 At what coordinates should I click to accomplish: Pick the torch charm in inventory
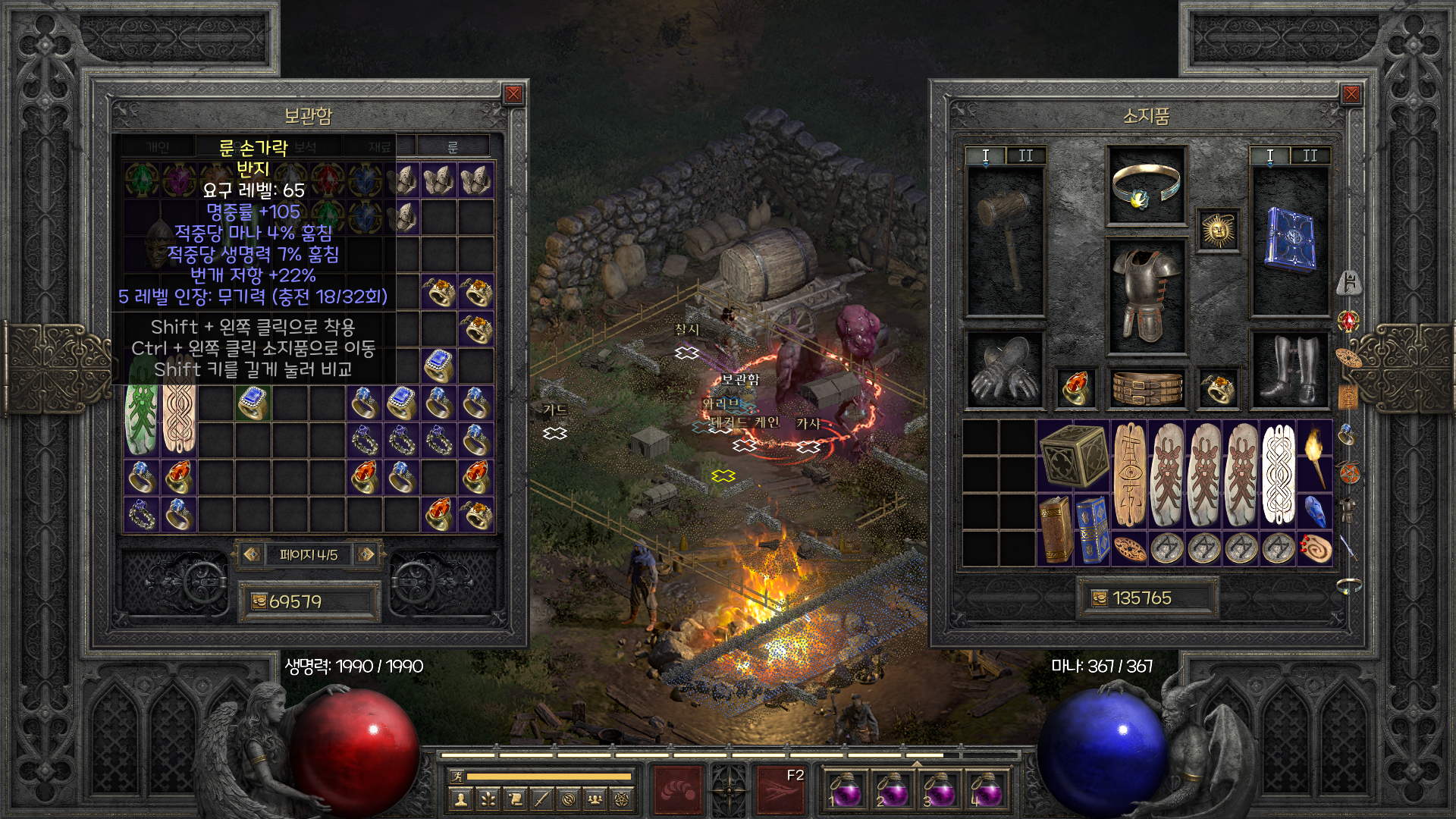(x=1315, y=455)
